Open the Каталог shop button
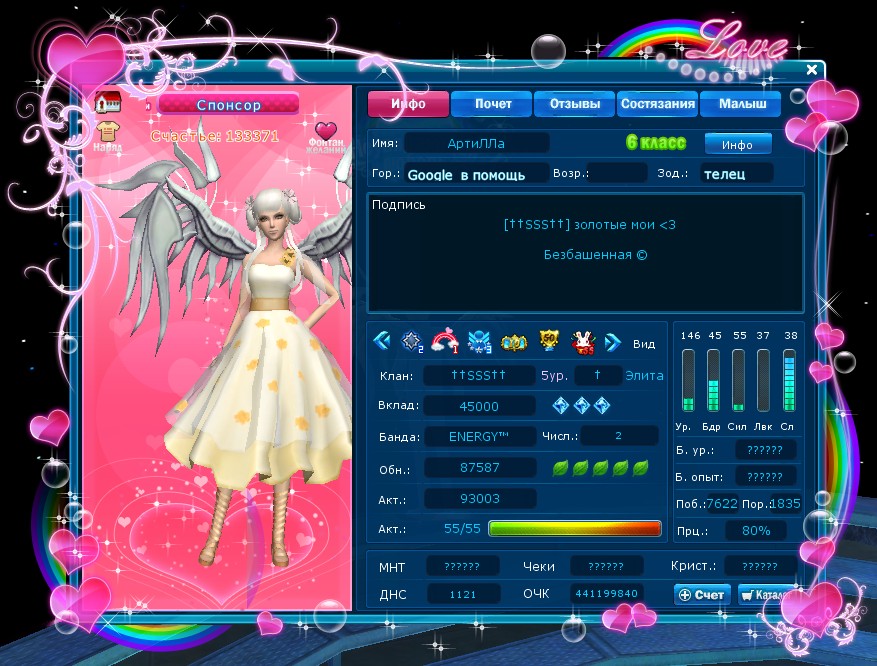 pyautogui.click(x=761, y=594)
